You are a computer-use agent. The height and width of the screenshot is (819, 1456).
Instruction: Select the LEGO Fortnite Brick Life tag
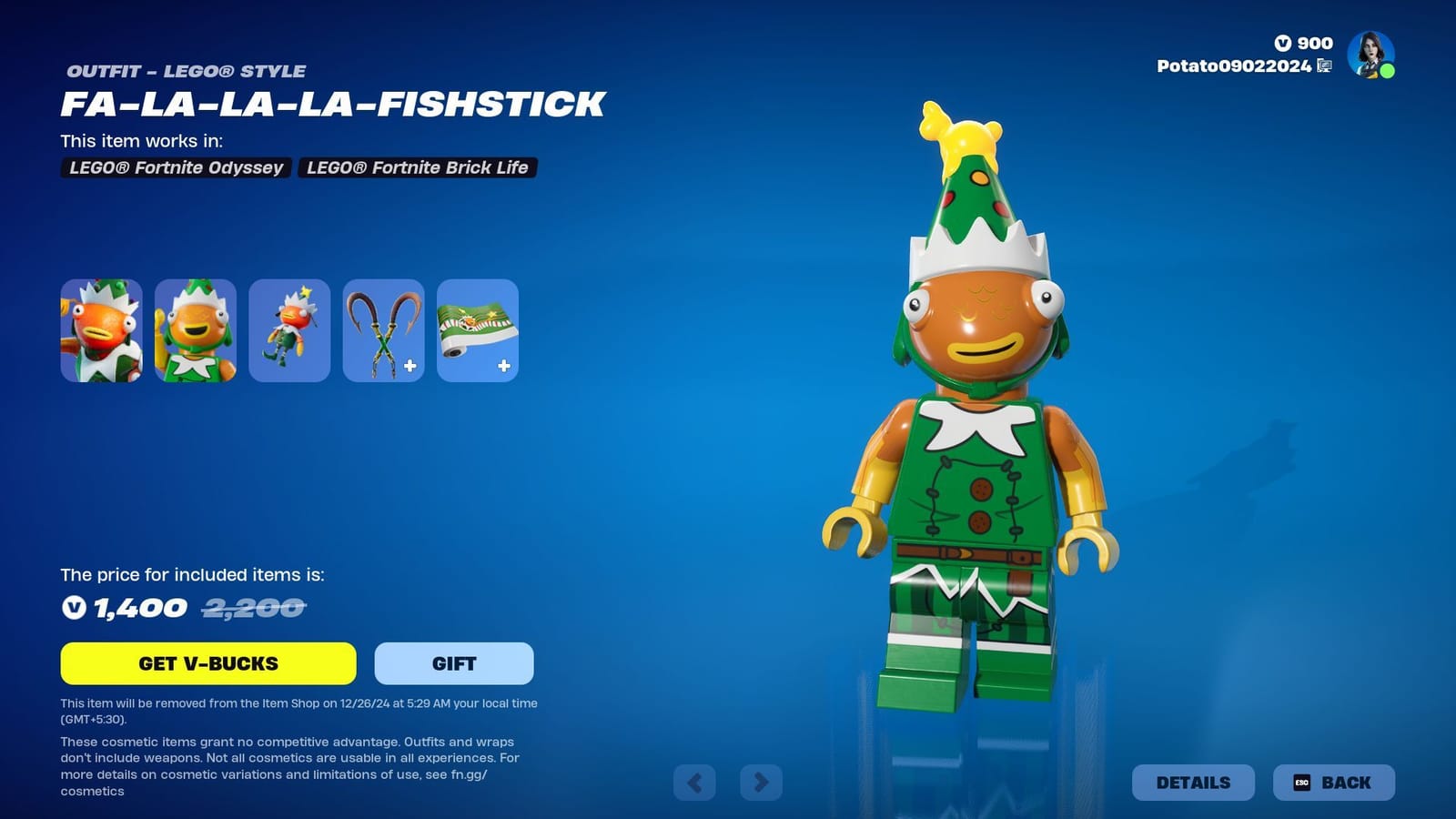417,167
